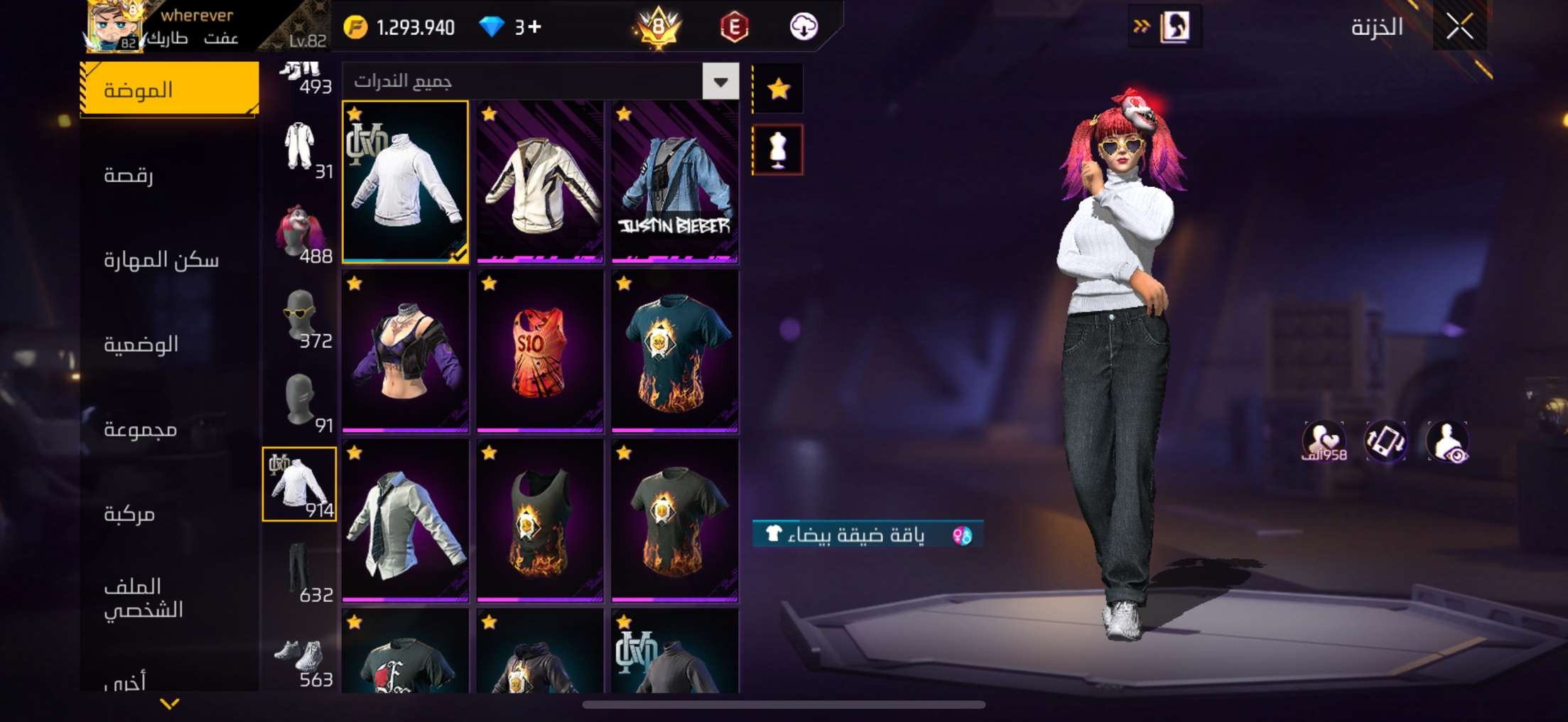The width and height of the screenshot is (1568, 722).
Task: Open the pants category with 632 items
Action: (301, 571)
